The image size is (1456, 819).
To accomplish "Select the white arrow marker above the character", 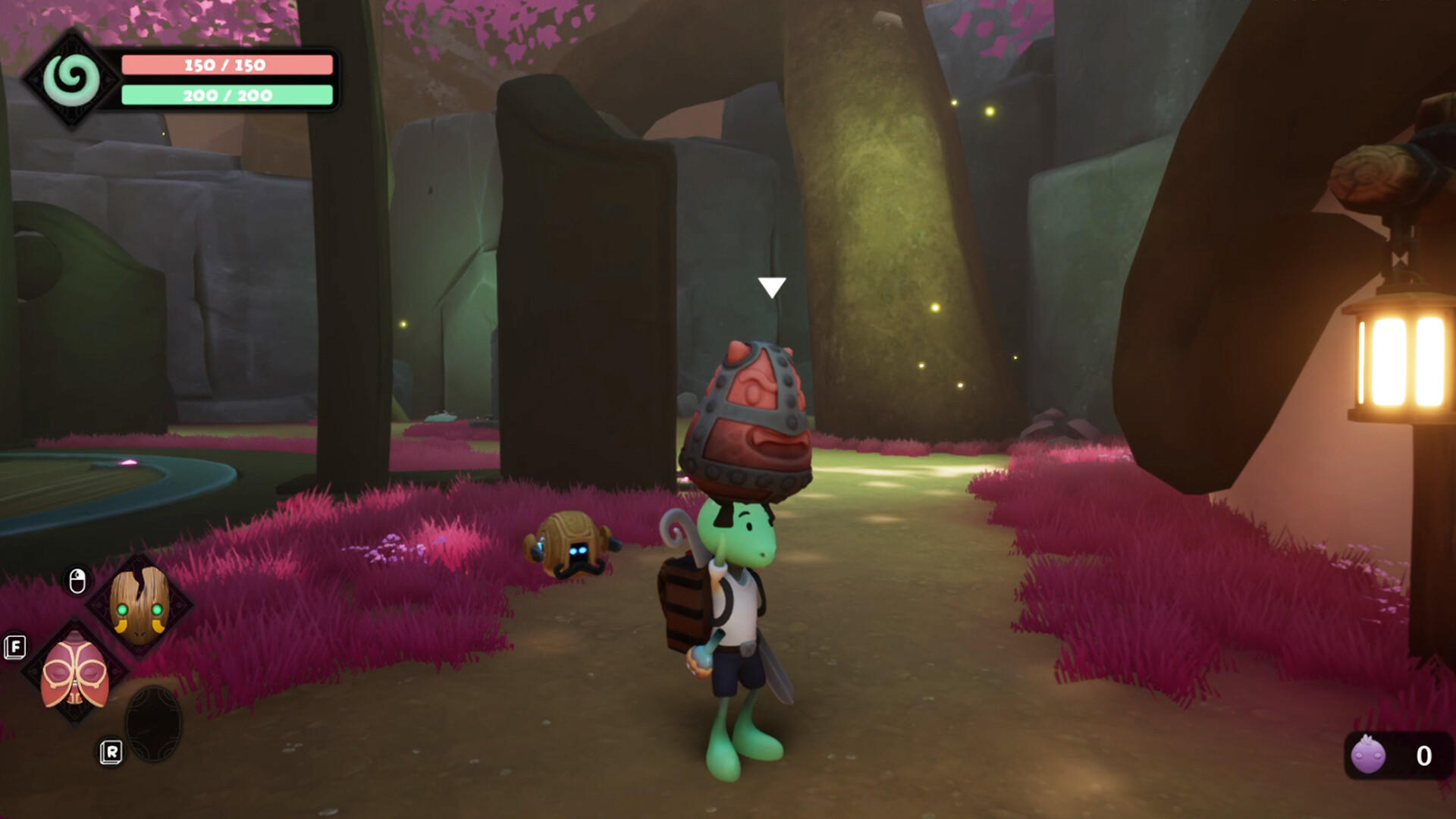I will (x=773, y=287).
